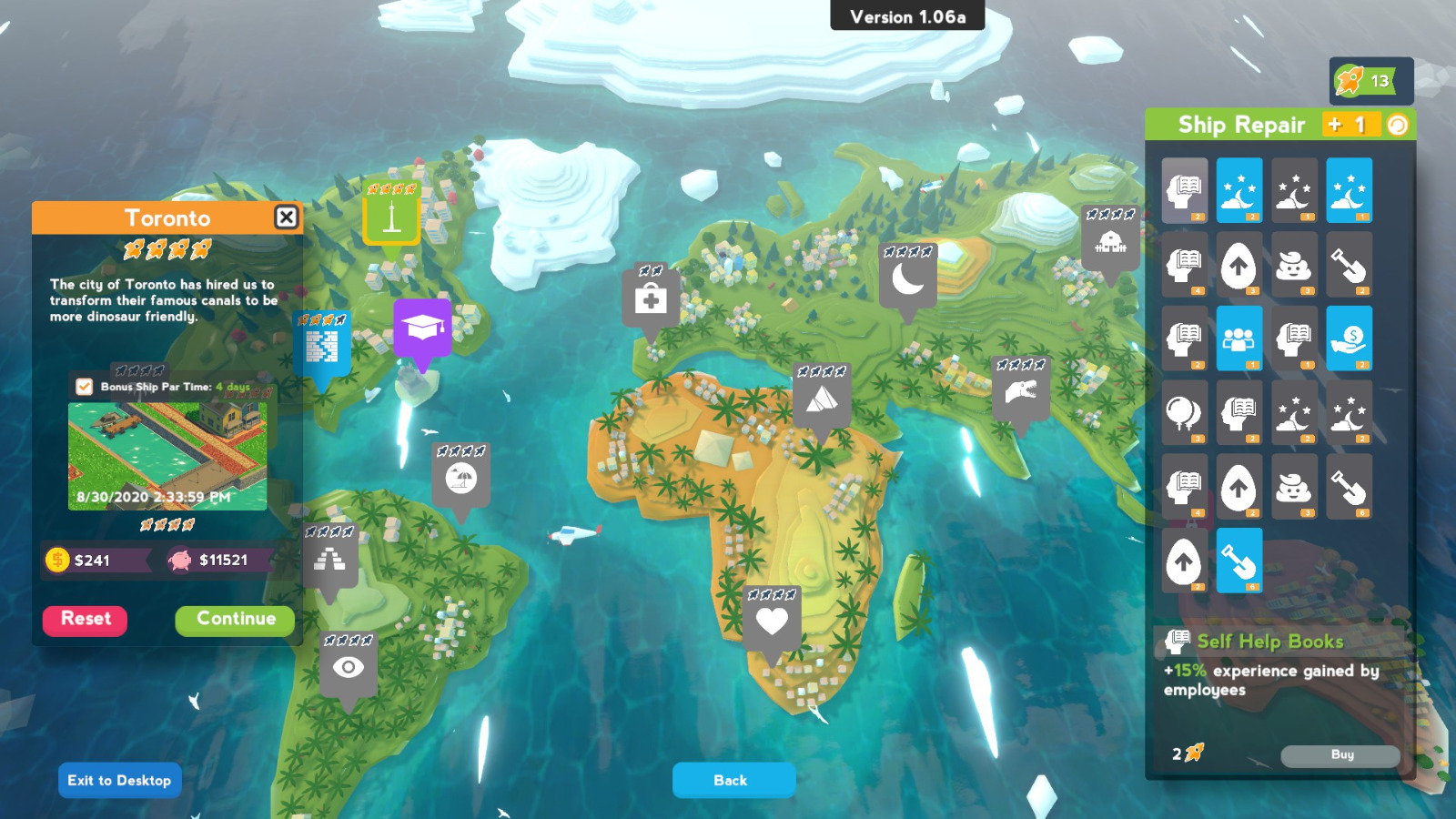Click the blue group-of-people upgrade
This screenshot has height=819, width=1456.
tap(1239, 339)
